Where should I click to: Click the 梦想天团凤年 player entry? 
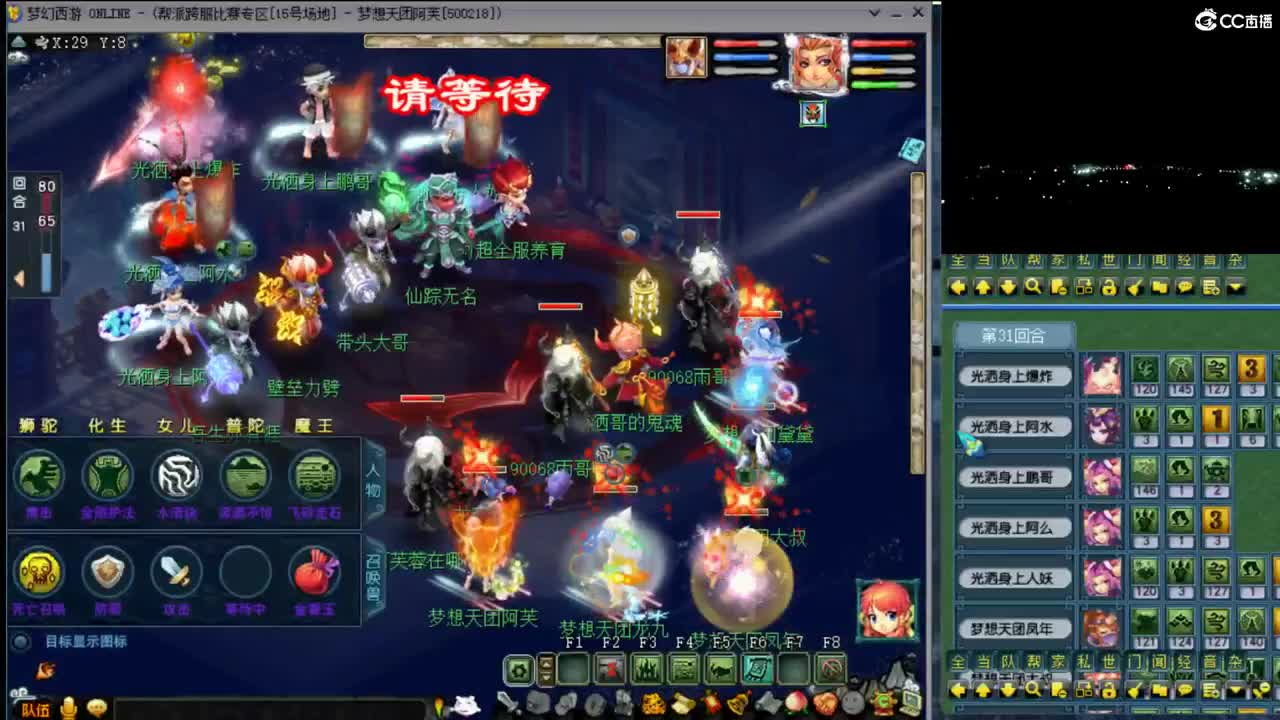1014,627
